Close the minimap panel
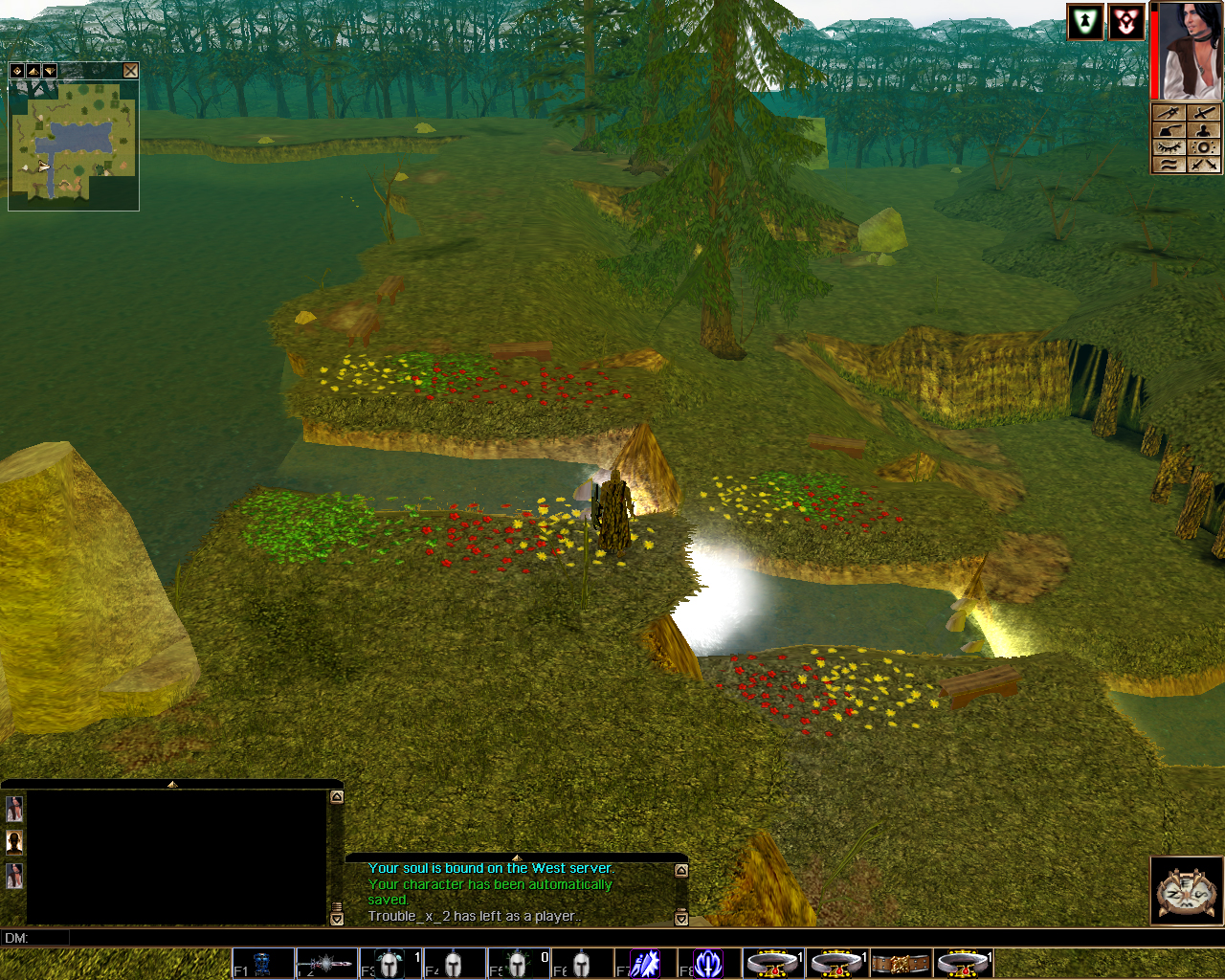 pos(130,71)
